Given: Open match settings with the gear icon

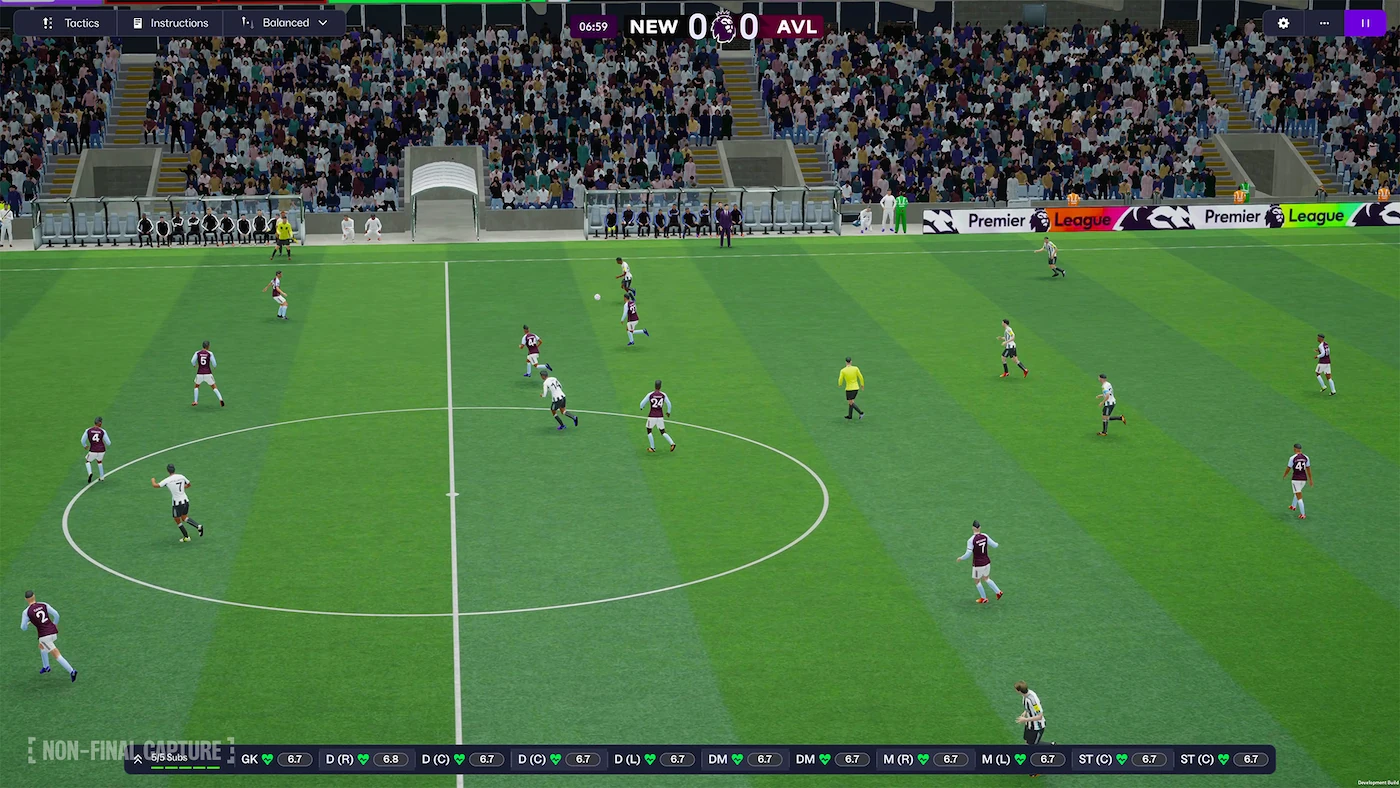Looking at the screenshot, I should [x=1283, y=22].
